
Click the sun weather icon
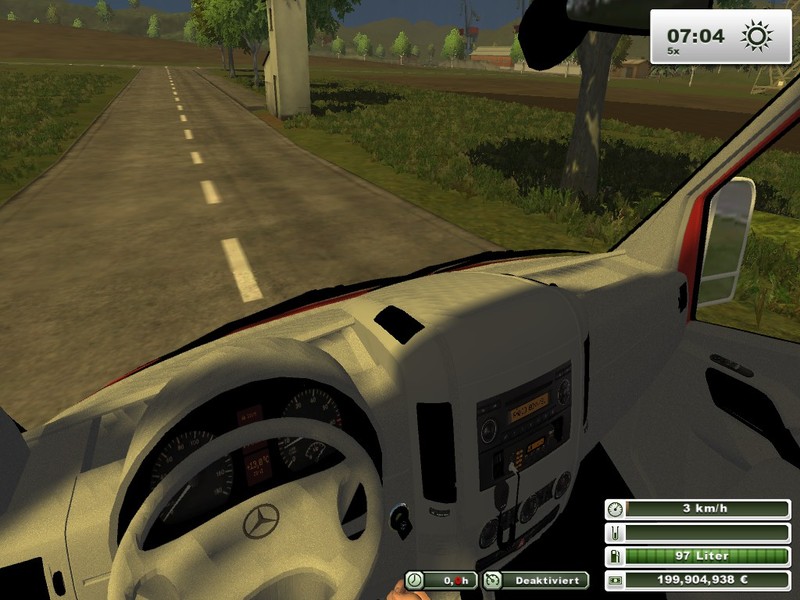coord(756,37)
